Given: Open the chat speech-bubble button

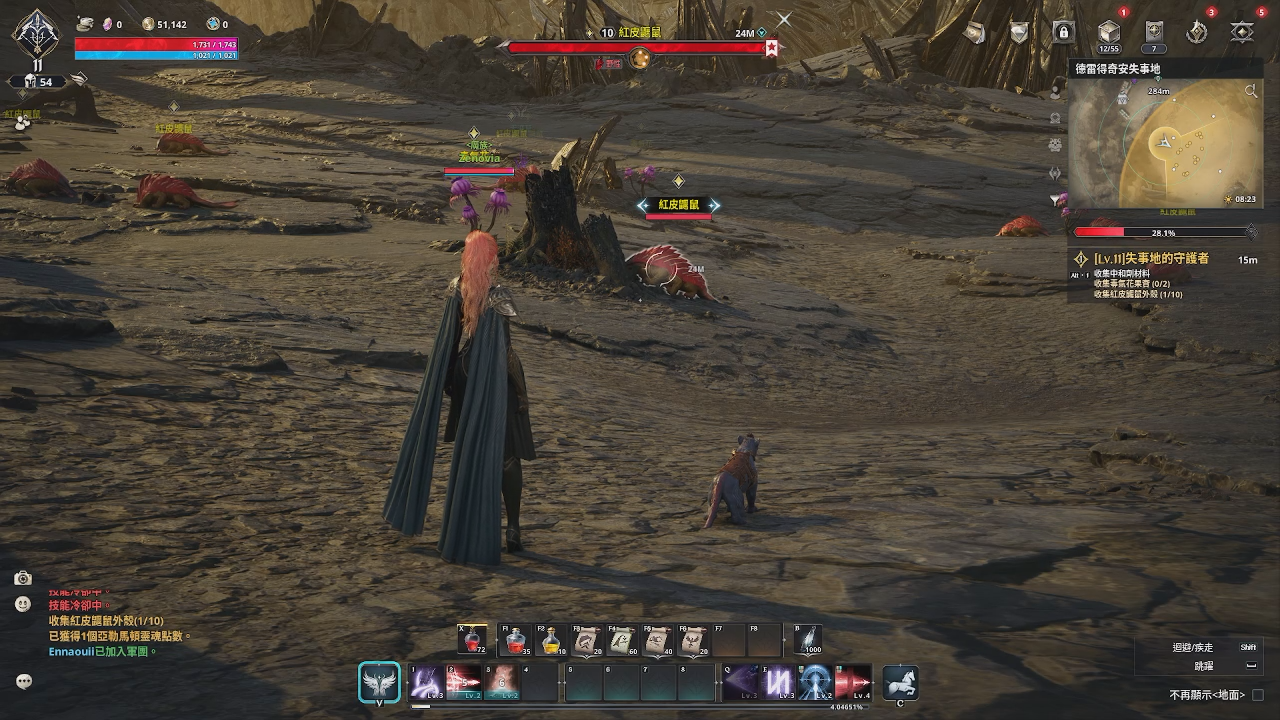Looking at the screenshot, I should click(x=24, y=681).
